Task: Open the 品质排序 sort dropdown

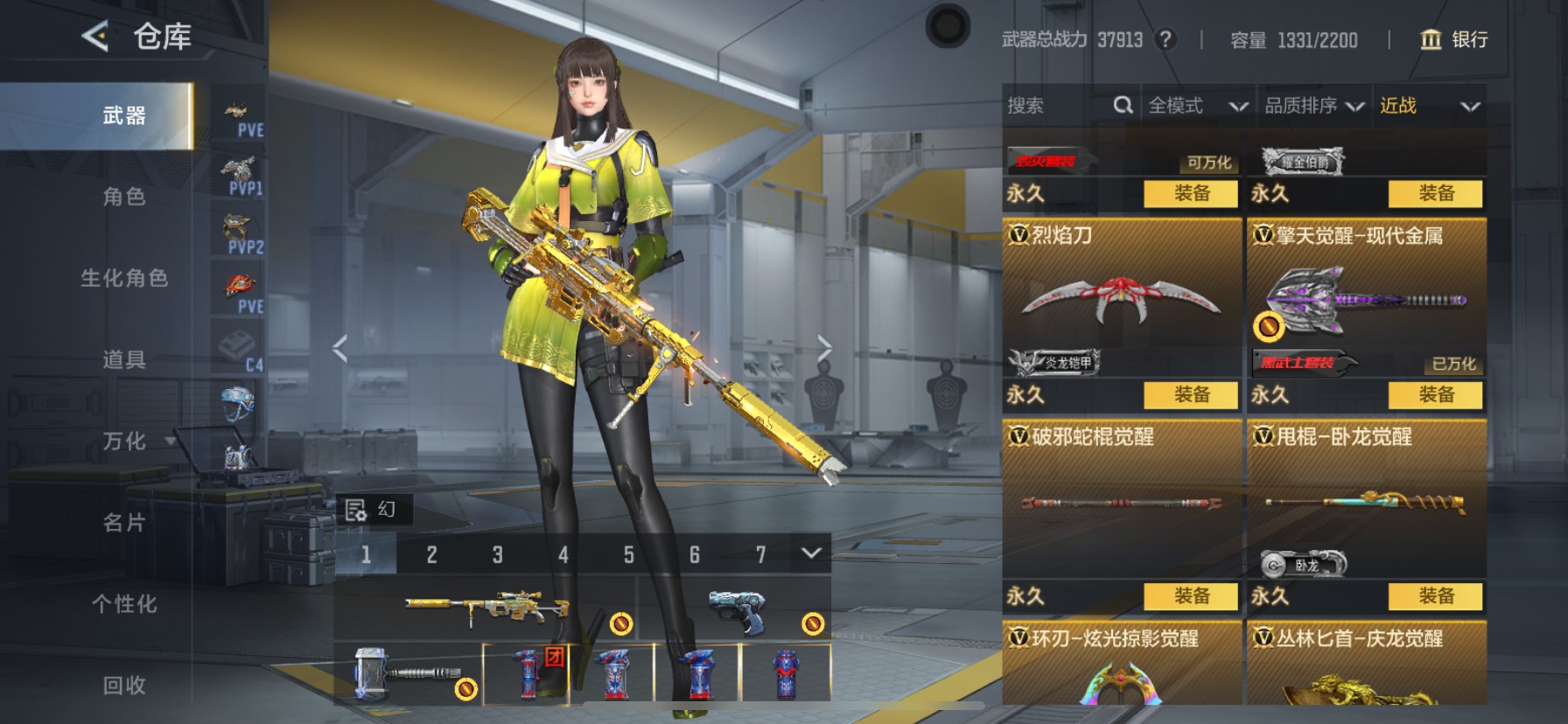Action: click(x=1313, y=106)
